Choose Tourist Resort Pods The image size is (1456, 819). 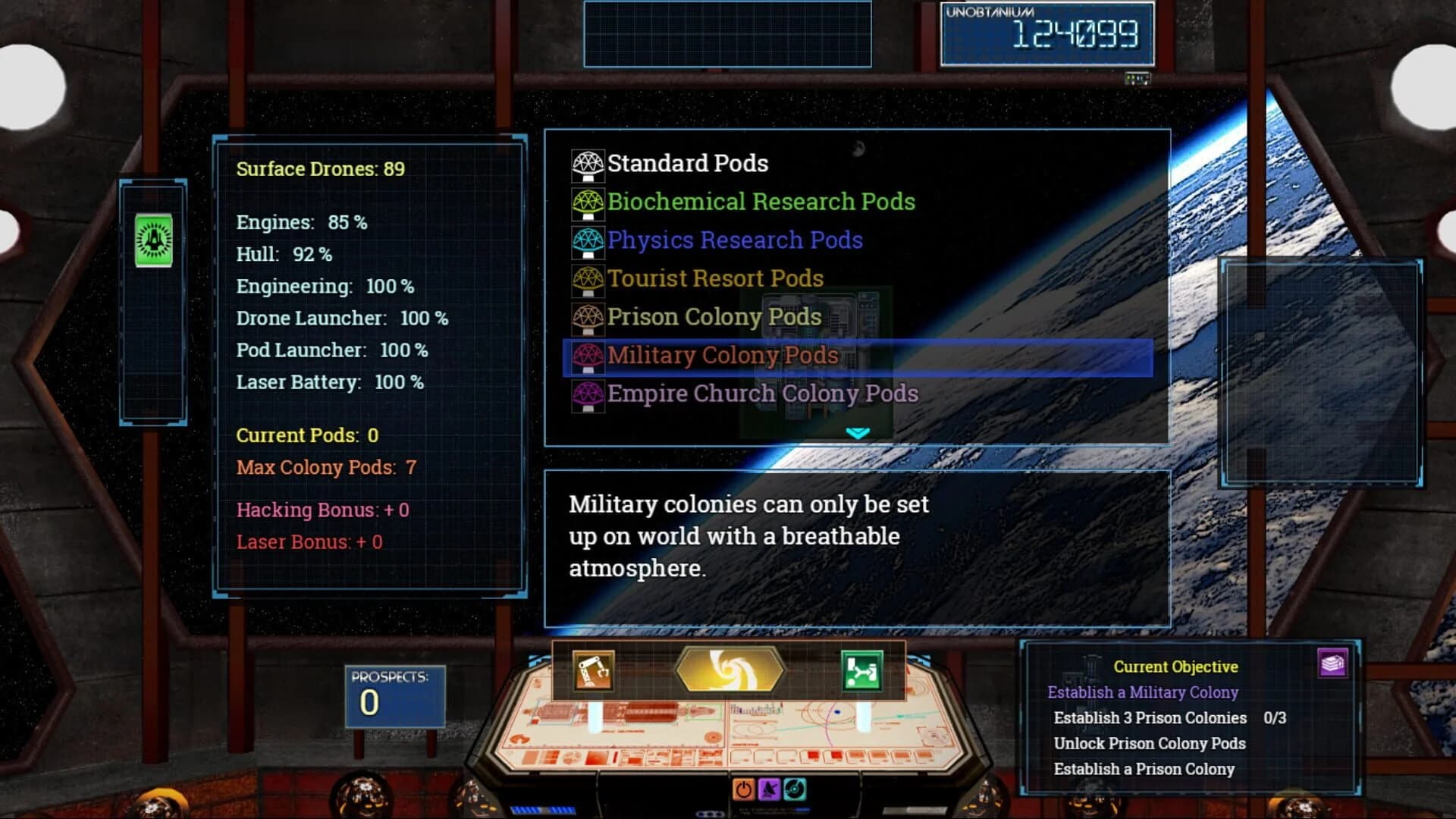pos(715,278)
